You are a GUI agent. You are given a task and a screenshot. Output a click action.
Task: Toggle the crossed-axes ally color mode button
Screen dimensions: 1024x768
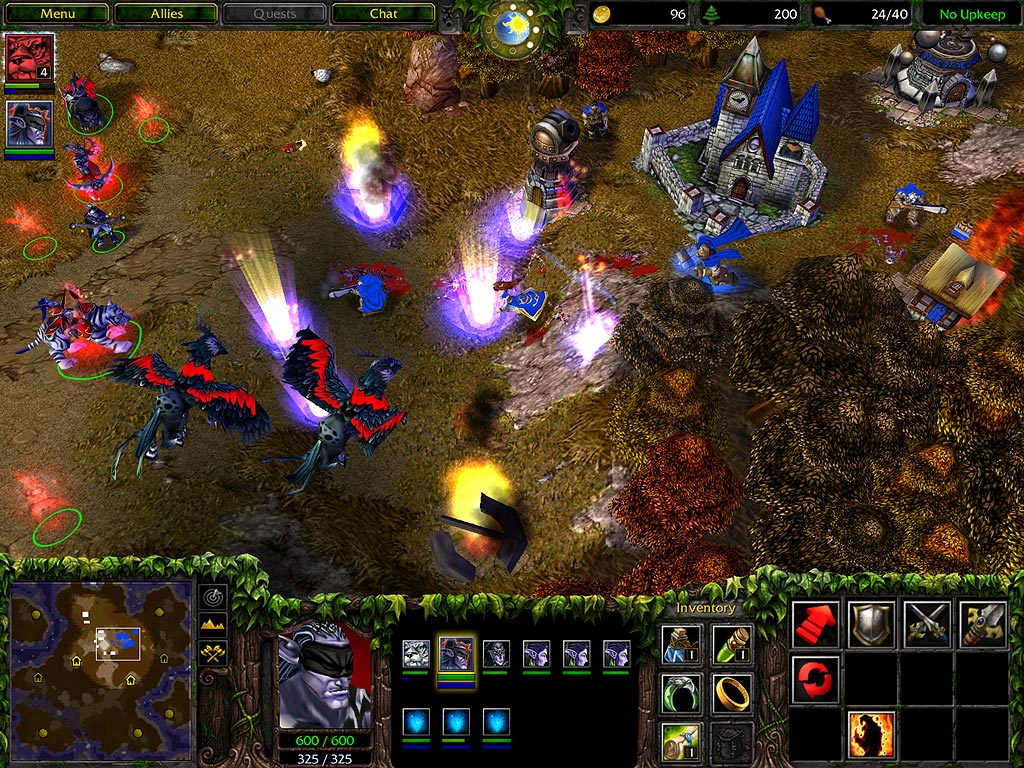pos(214,653)
